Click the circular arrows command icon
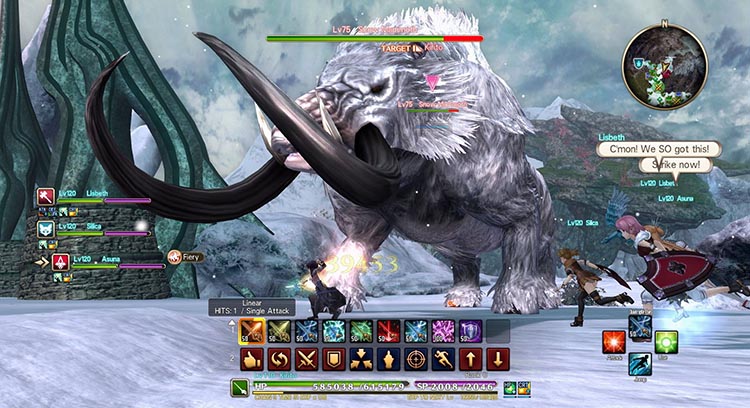 coord(276,359)
